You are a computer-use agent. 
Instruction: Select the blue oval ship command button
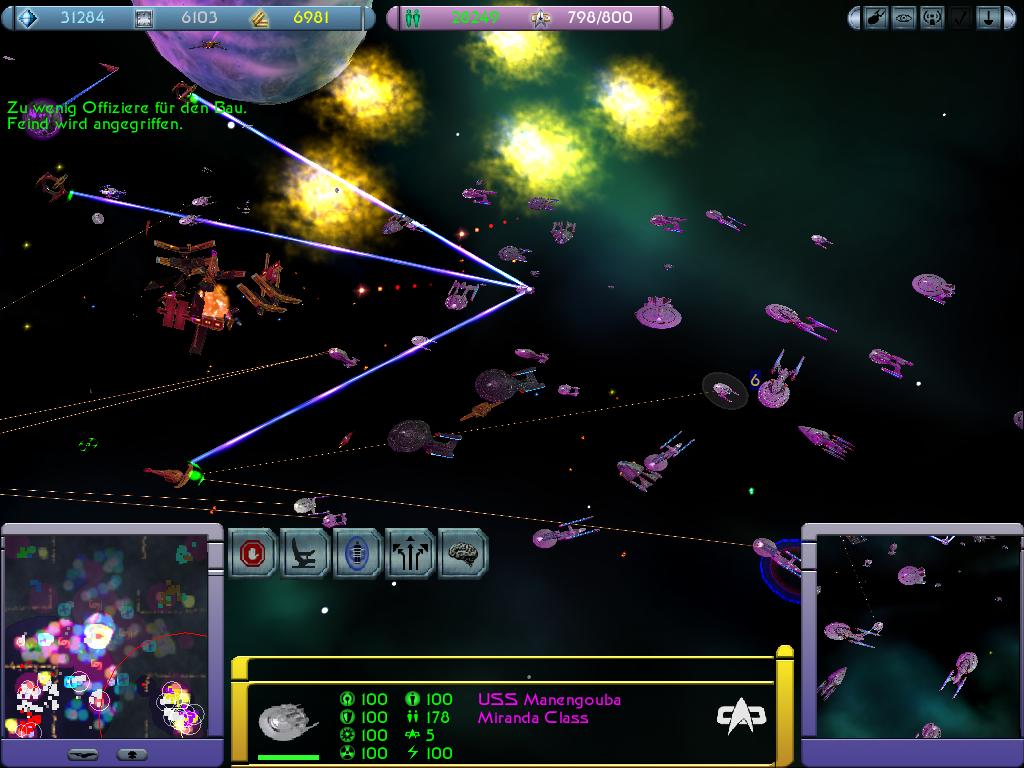pos(358,553)
